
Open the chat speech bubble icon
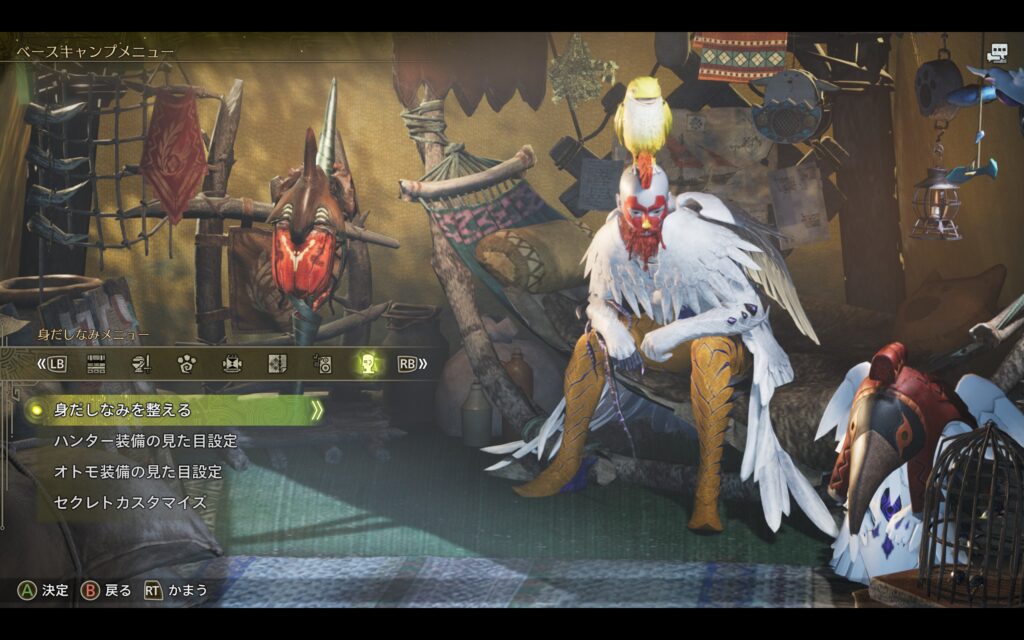[997, 54]
